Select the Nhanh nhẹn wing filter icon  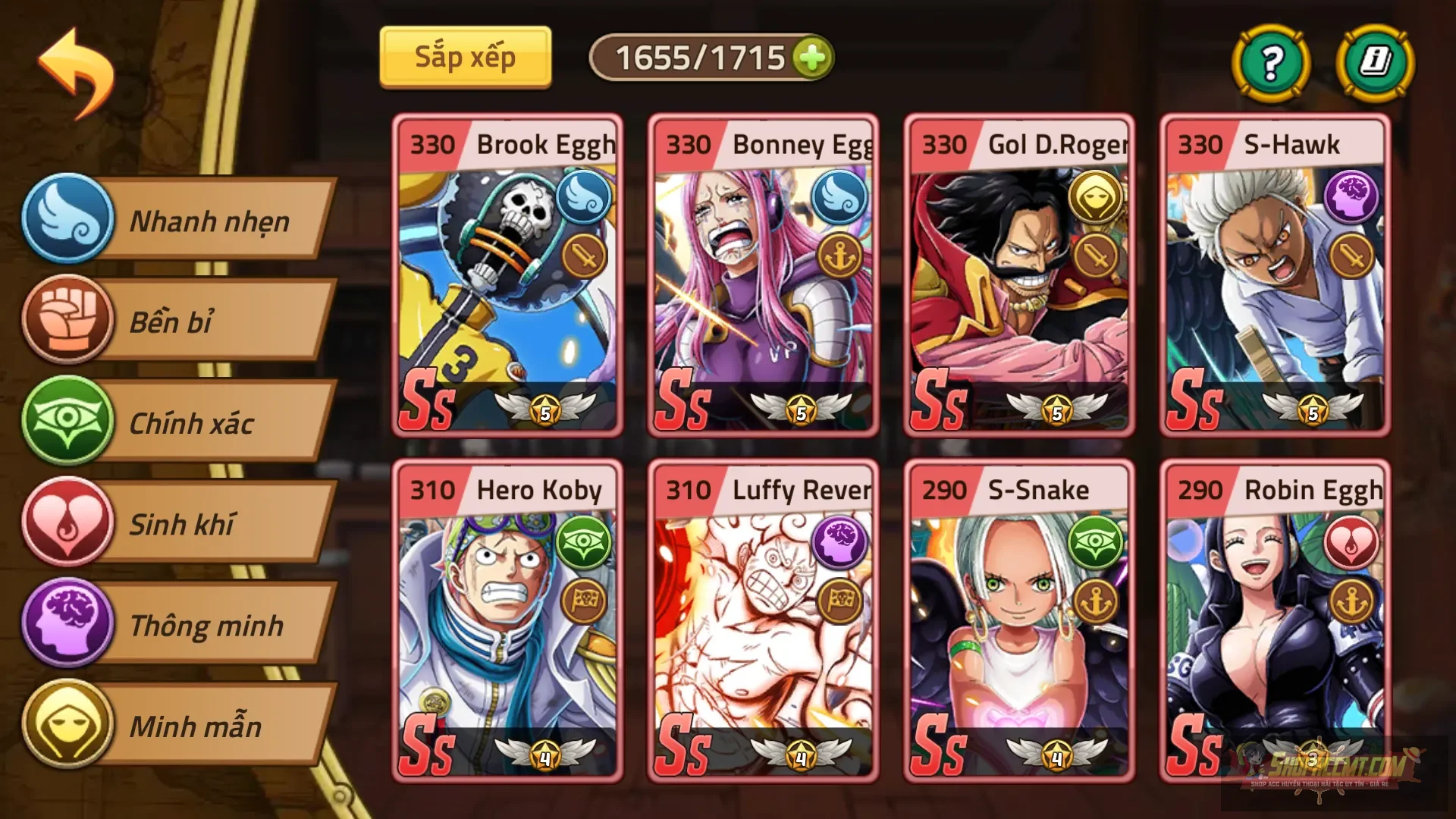pyautogui.click(x=67, y=220)
